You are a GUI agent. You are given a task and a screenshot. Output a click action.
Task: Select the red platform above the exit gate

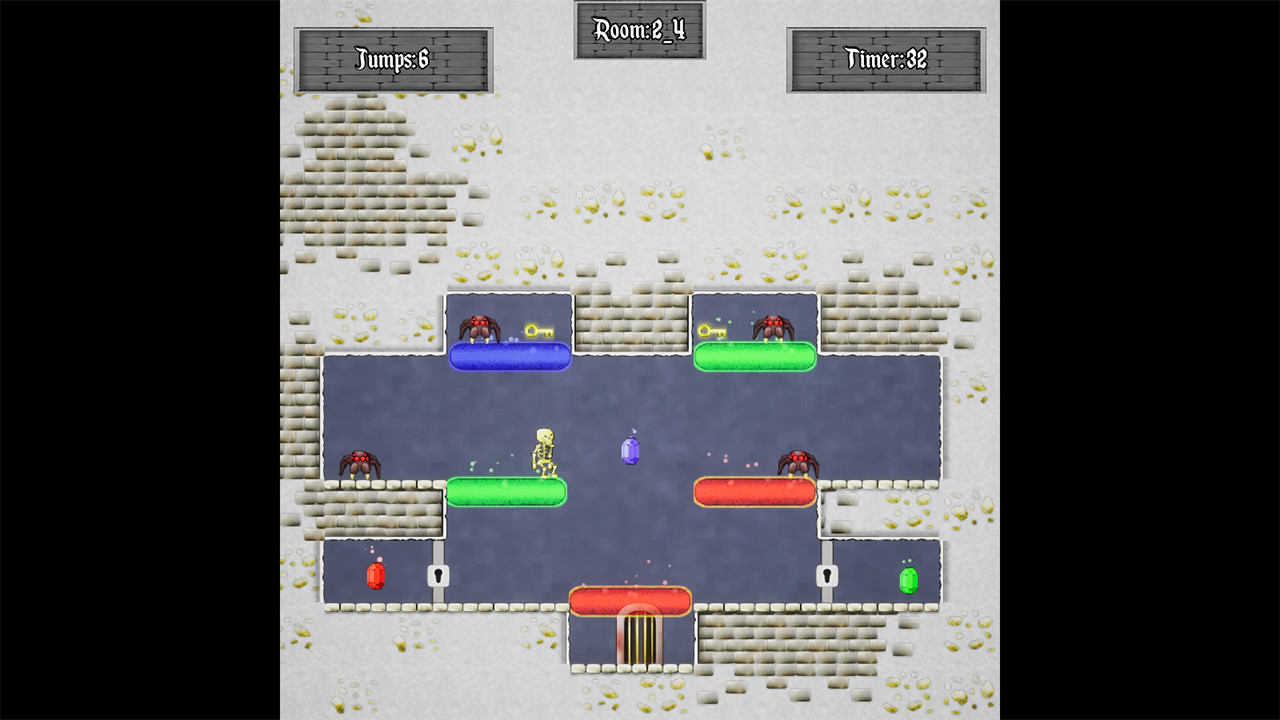[x=629, y=600]
